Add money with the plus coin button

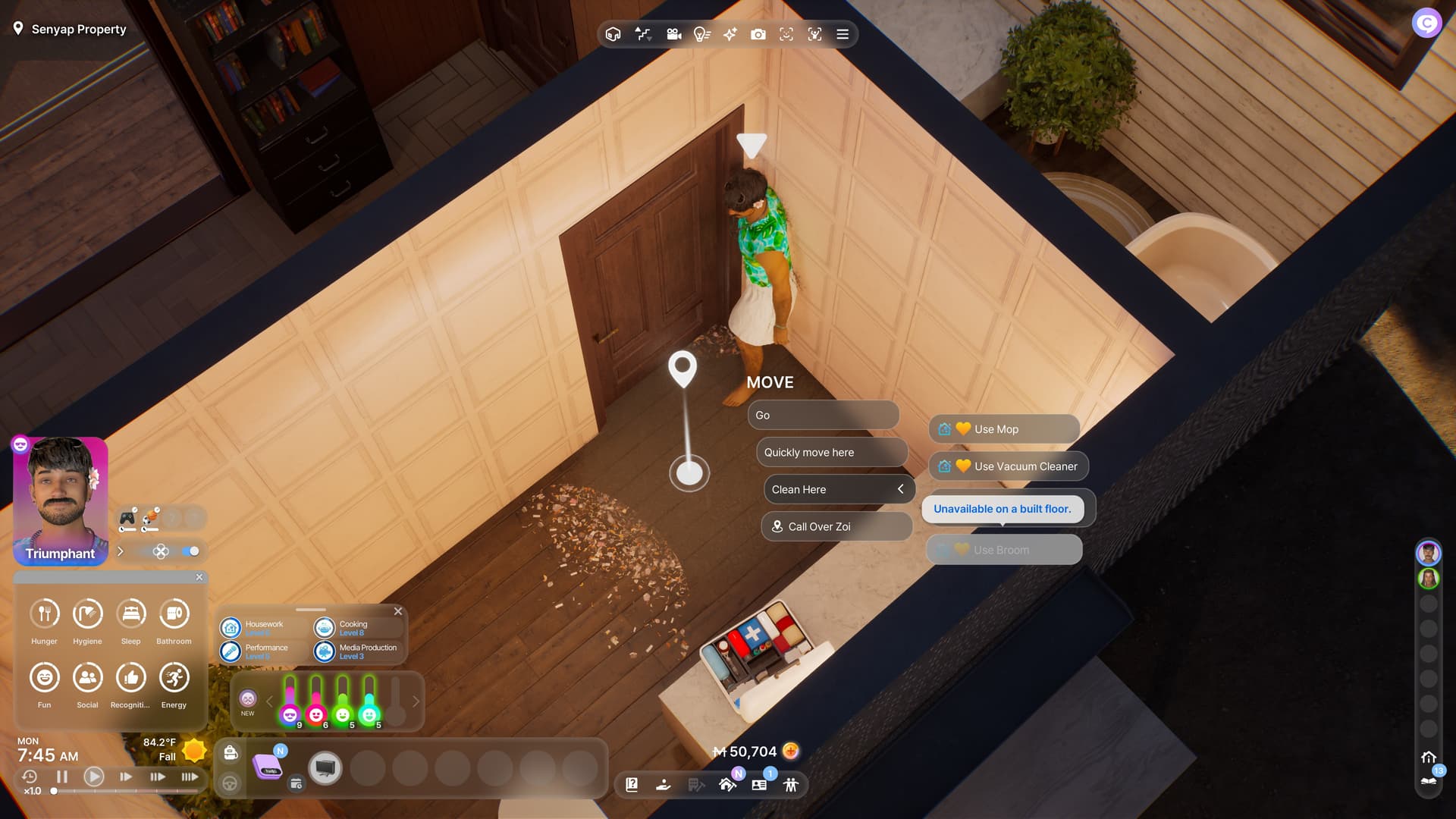(x=791, y=751)
